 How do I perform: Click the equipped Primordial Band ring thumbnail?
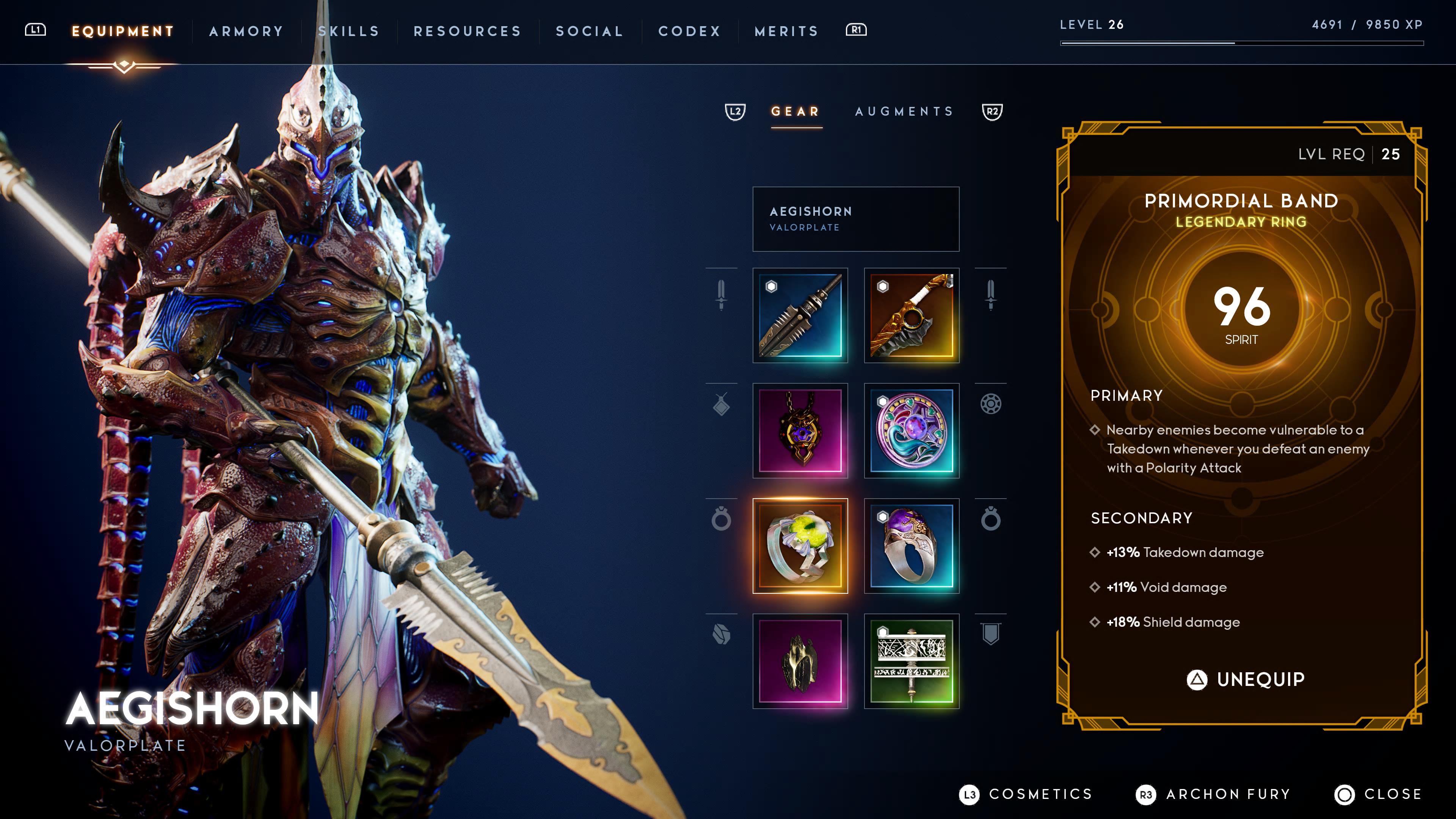pos(800,546)
